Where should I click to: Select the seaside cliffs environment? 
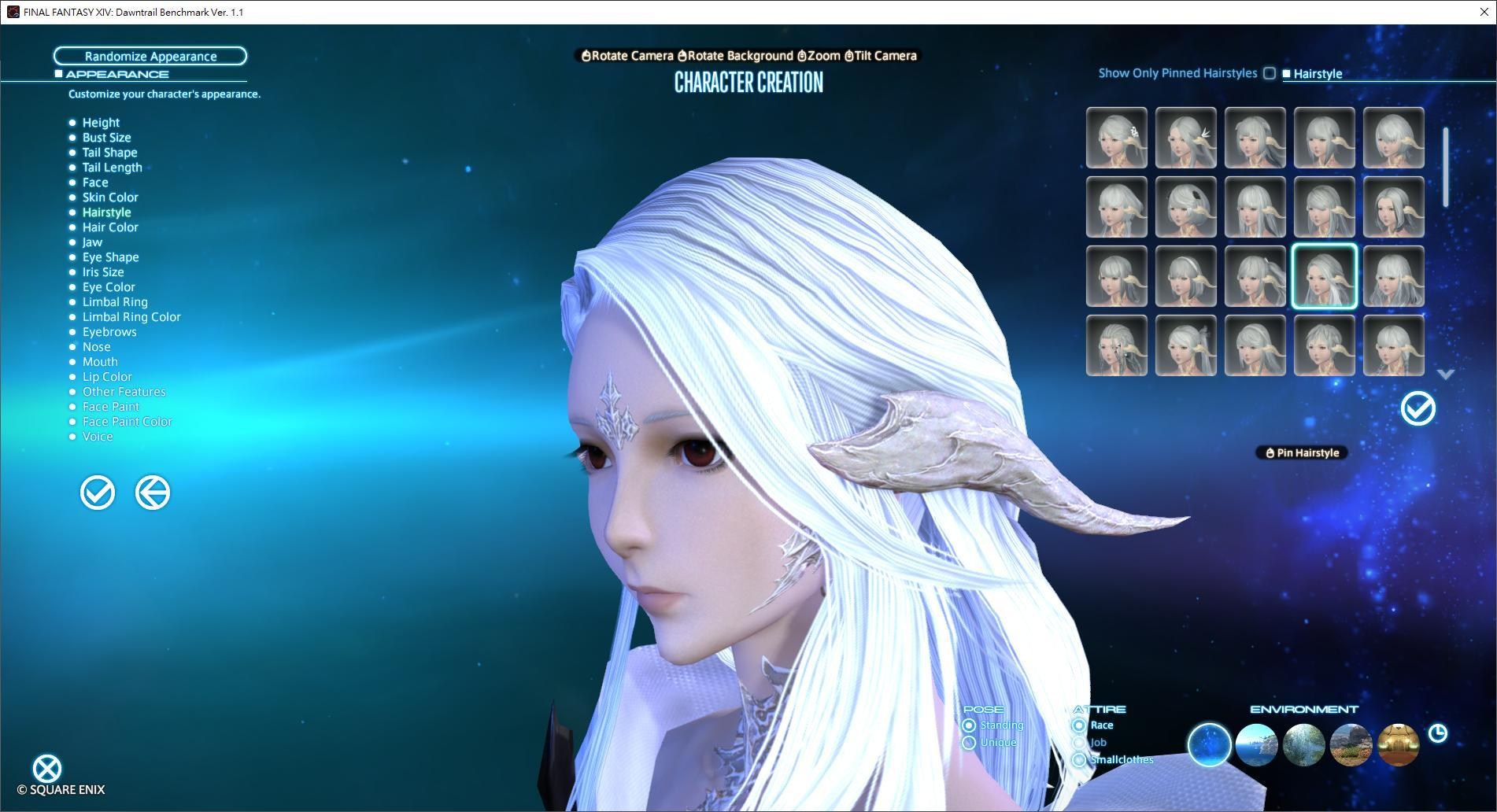(1257, 745)
